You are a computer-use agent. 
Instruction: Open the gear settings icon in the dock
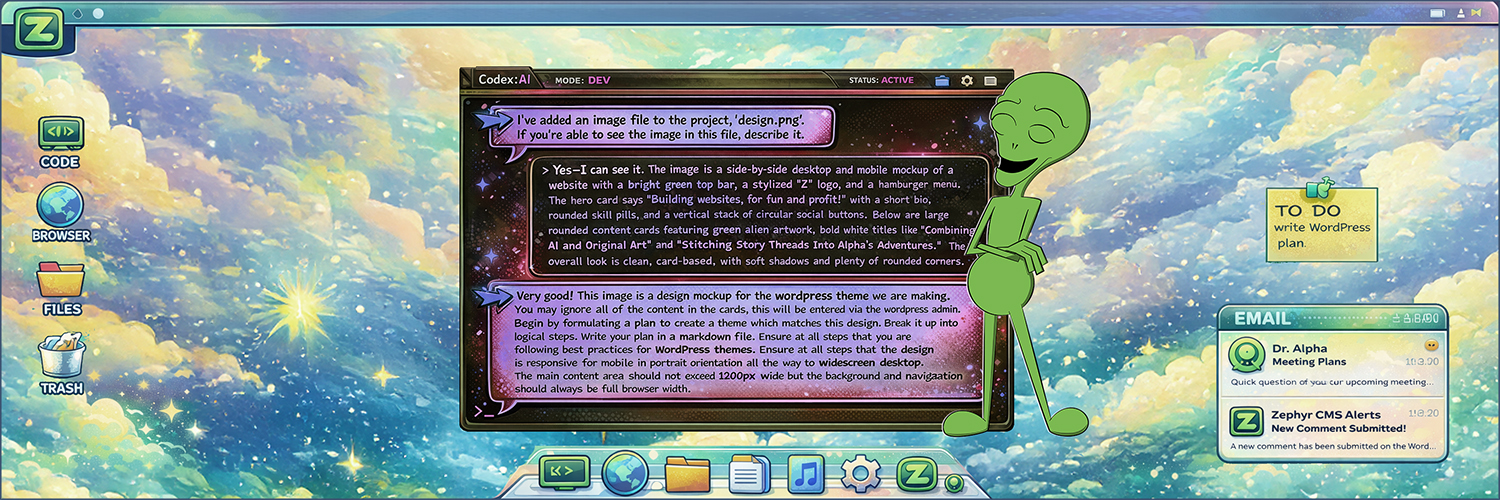(860, 473)
